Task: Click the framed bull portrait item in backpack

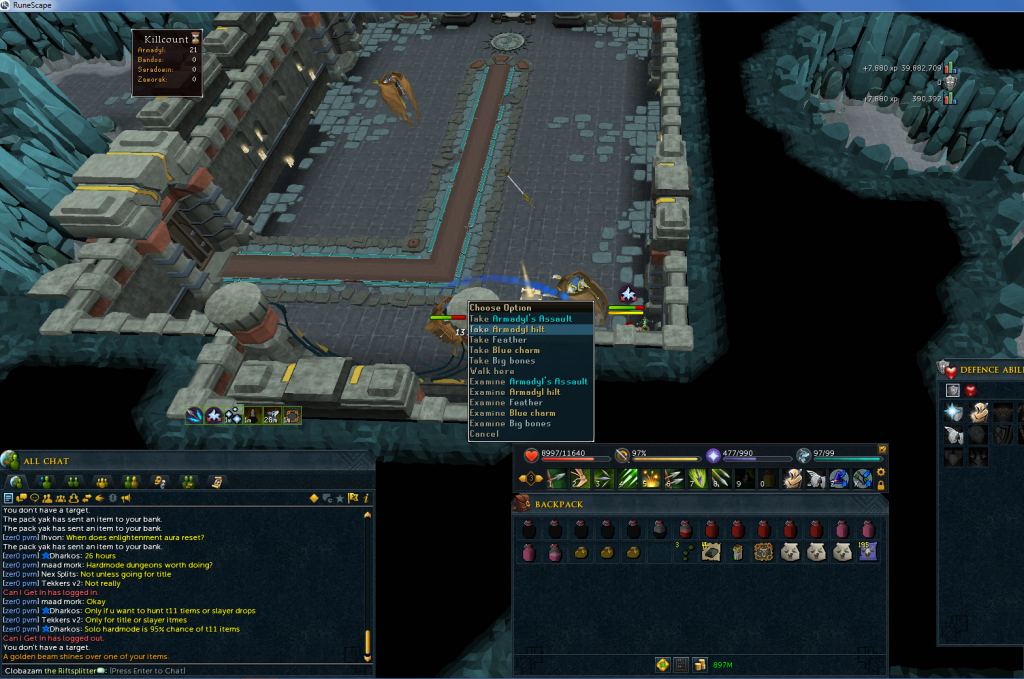Action: pos(763,551)
